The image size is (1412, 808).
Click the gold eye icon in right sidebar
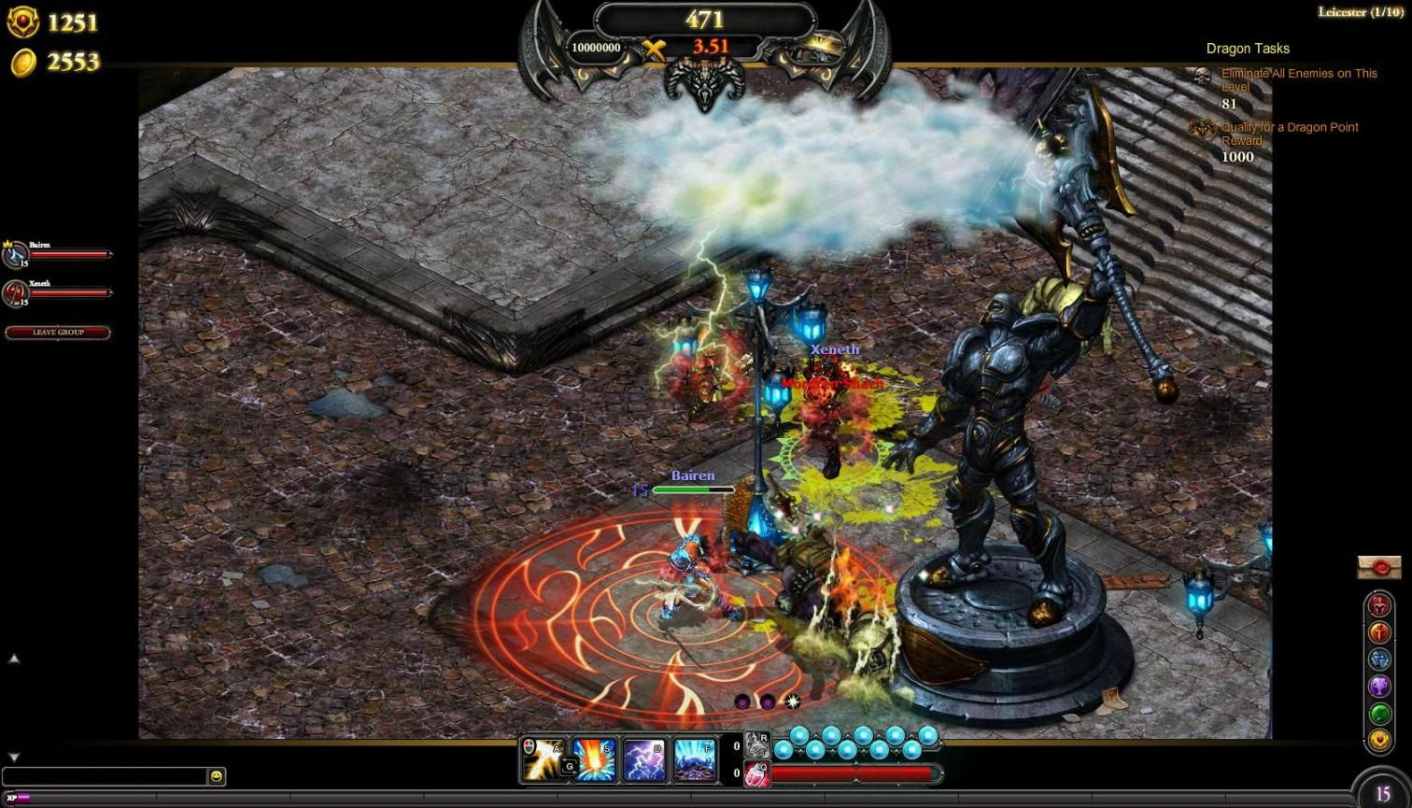point(1380,738)
